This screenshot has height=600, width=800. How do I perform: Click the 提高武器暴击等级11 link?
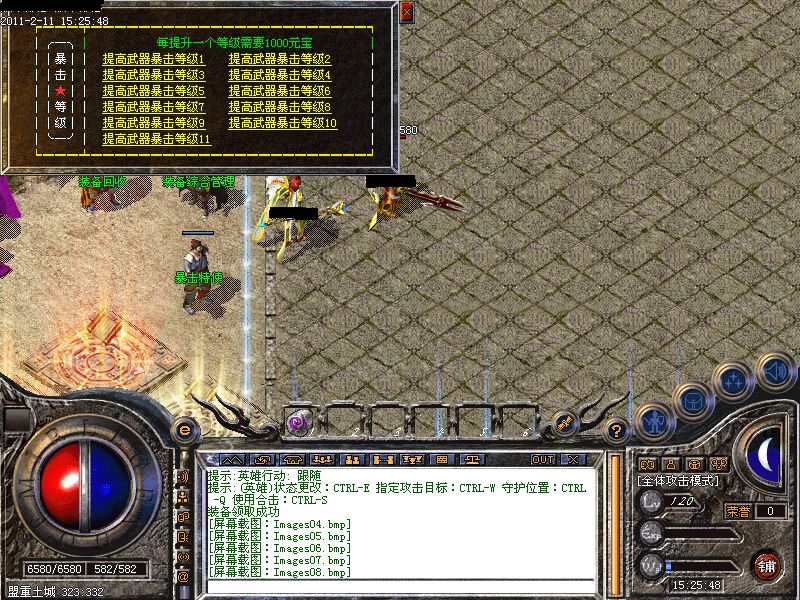[x=156, y=139]
